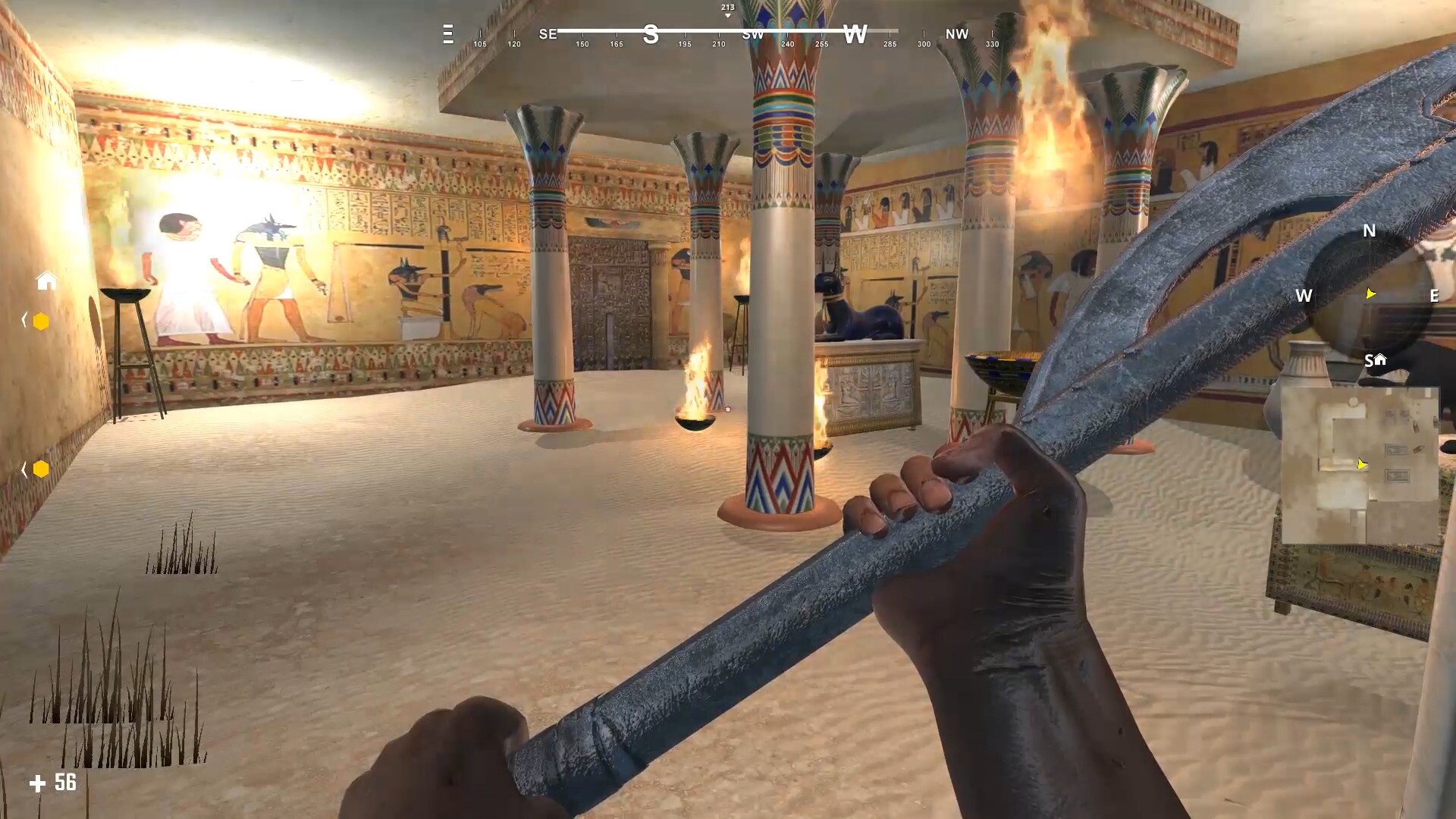Expand the chevron beside the upper hexagon marker
This screenshot has width=1456, height=819.
point(24,318)
